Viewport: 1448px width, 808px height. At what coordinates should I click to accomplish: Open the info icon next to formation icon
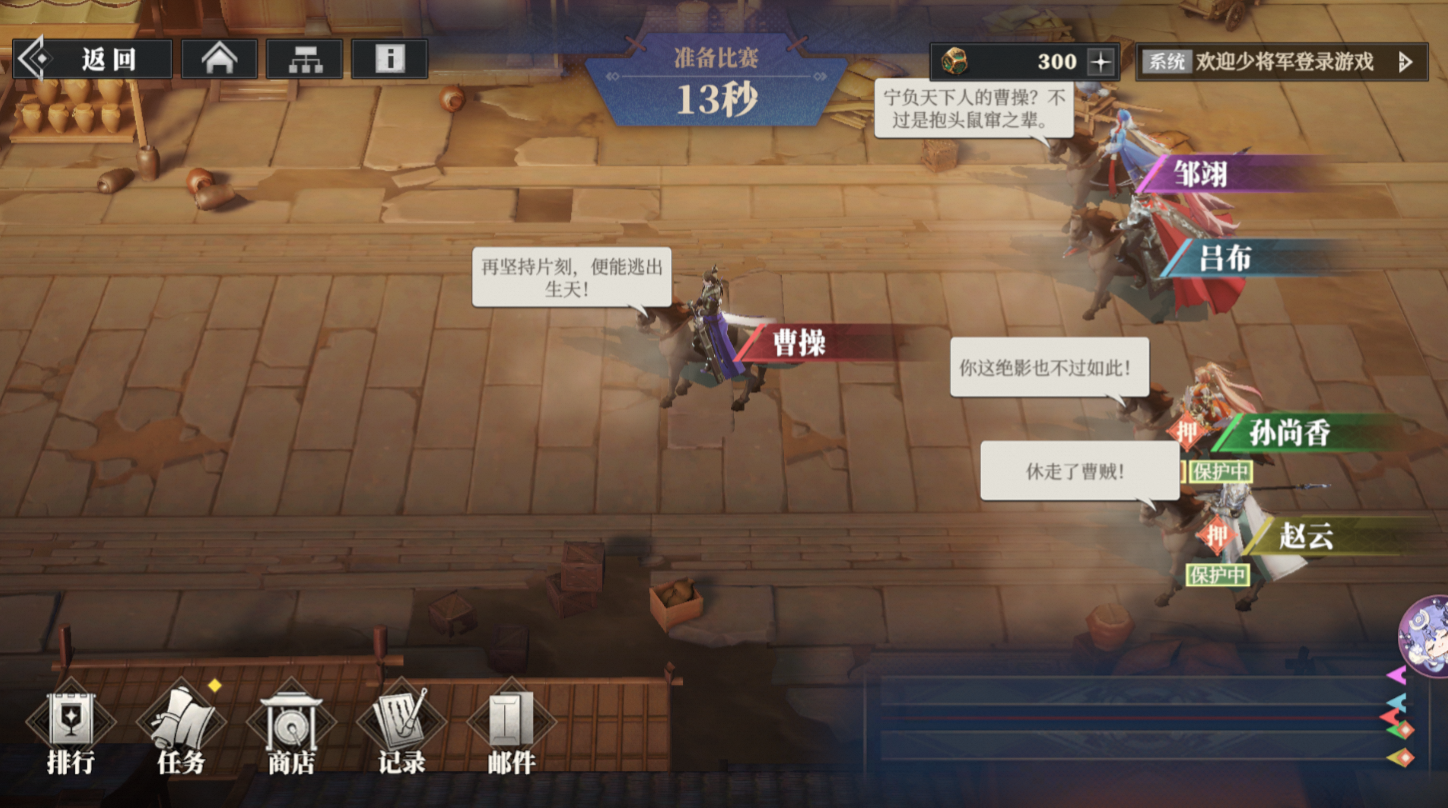point(388,58)
